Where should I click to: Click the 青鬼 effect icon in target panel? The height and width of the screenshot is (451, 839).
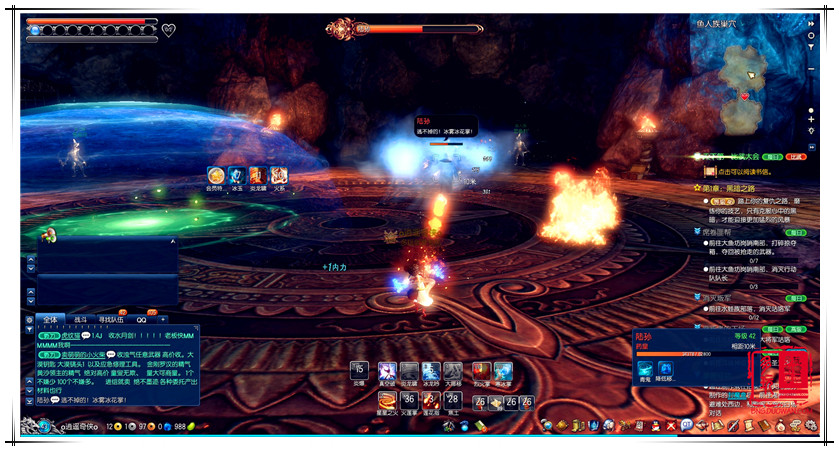(646, 368)
